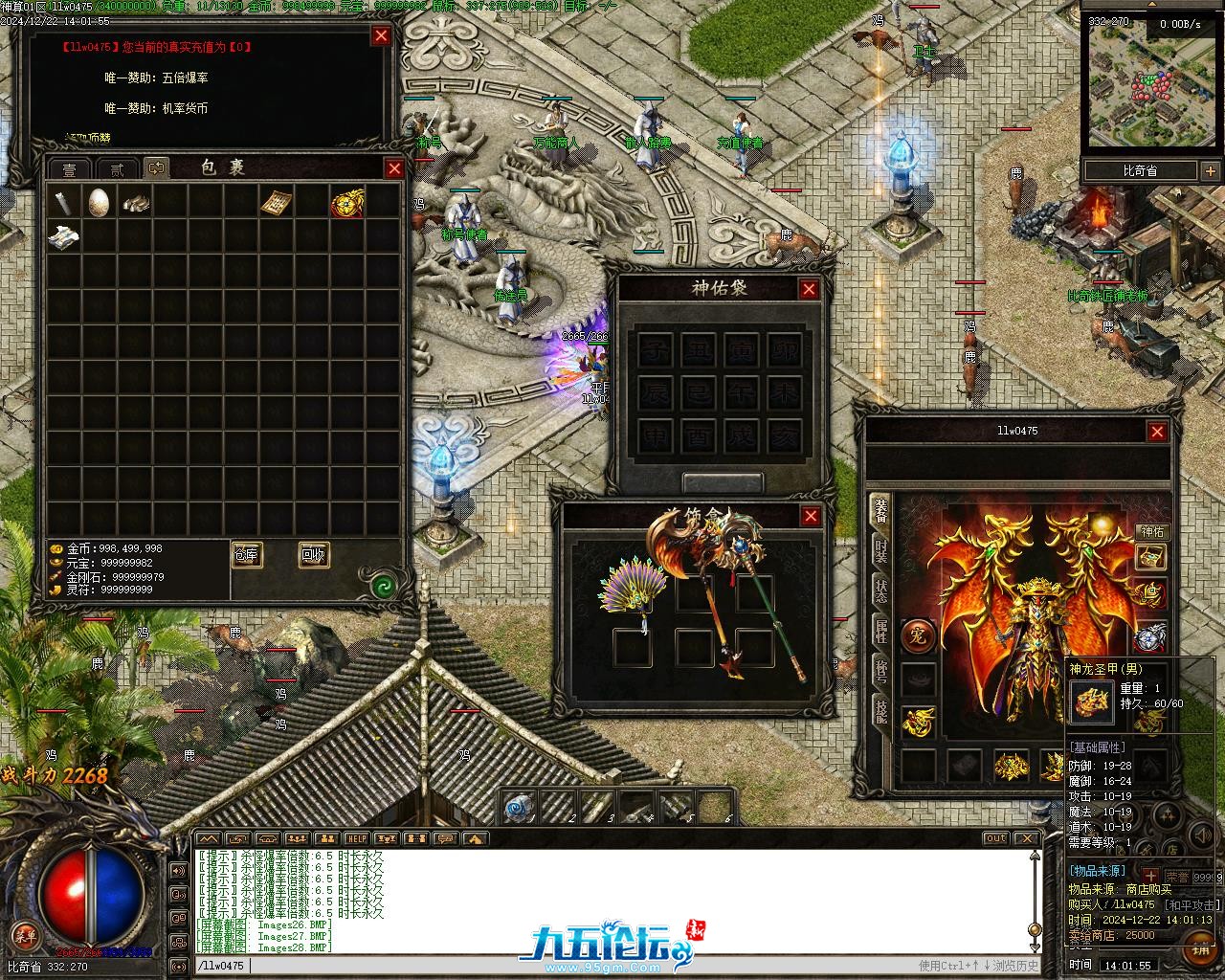The height and width of the screenshot is (980, 1225).
Task: Close the 包裹 inventory window
Action: (x=394, y=168)
